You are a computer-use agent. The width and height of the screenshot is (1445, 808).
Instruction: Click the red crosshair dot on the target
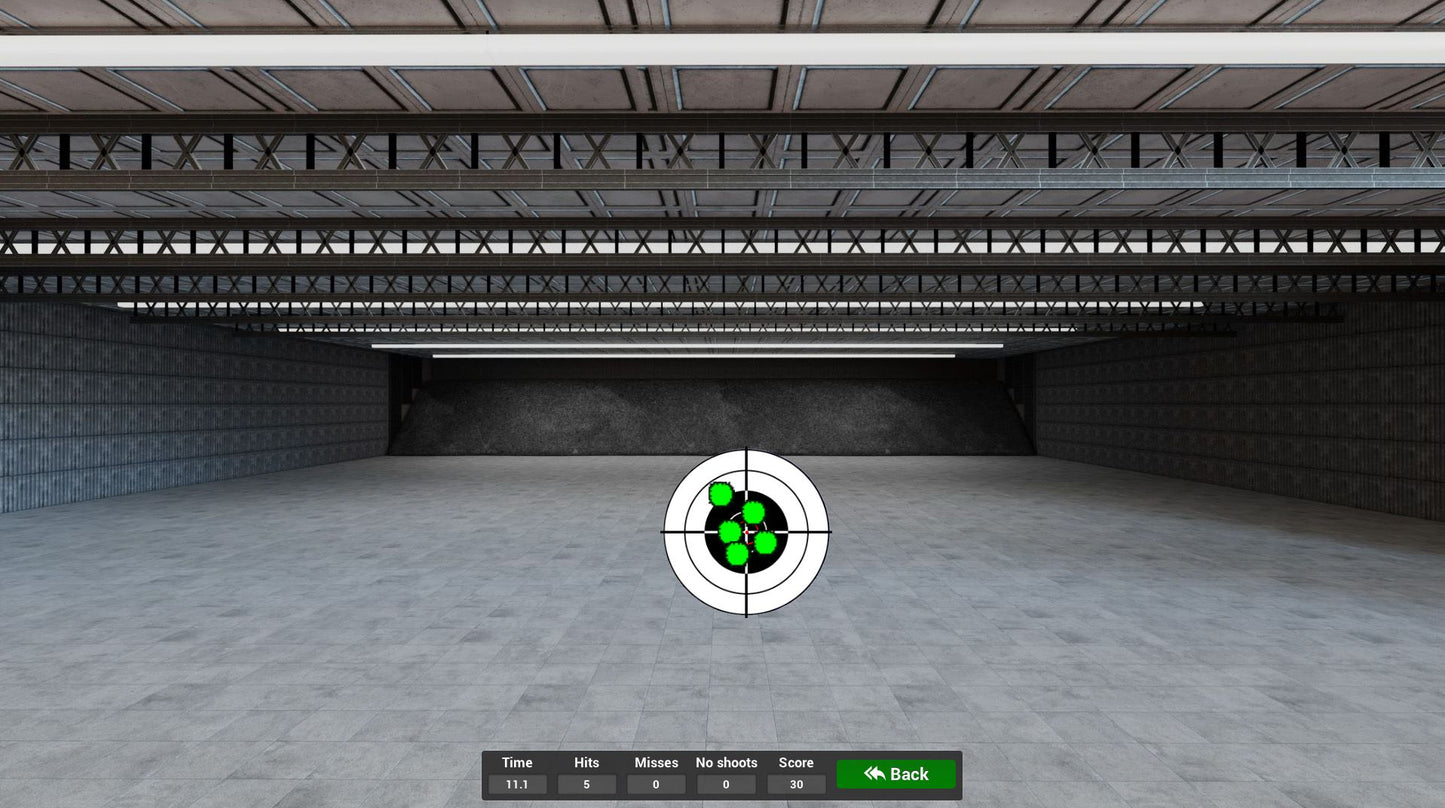747,532
